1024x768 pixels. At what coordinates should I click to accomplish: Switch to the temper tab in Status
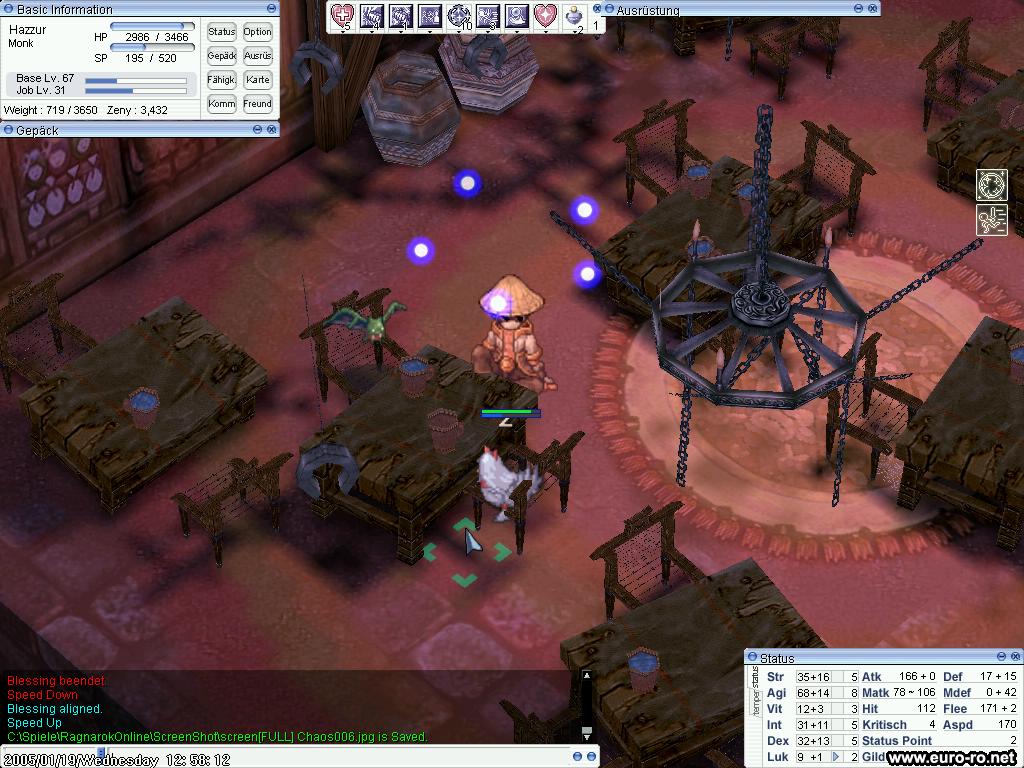(x=755, y=710)
